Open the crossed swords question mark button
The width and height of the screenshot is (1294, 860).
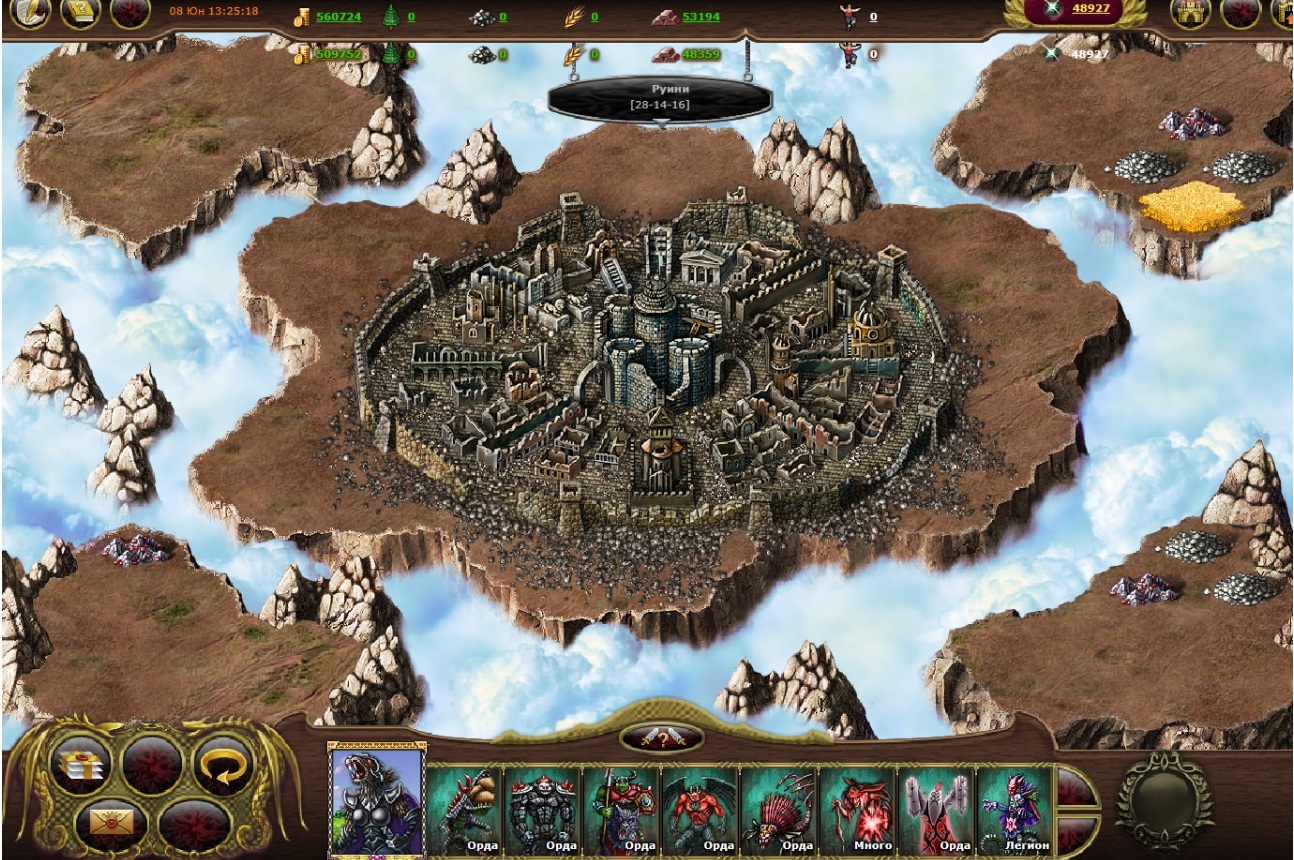tap(662, 739)
